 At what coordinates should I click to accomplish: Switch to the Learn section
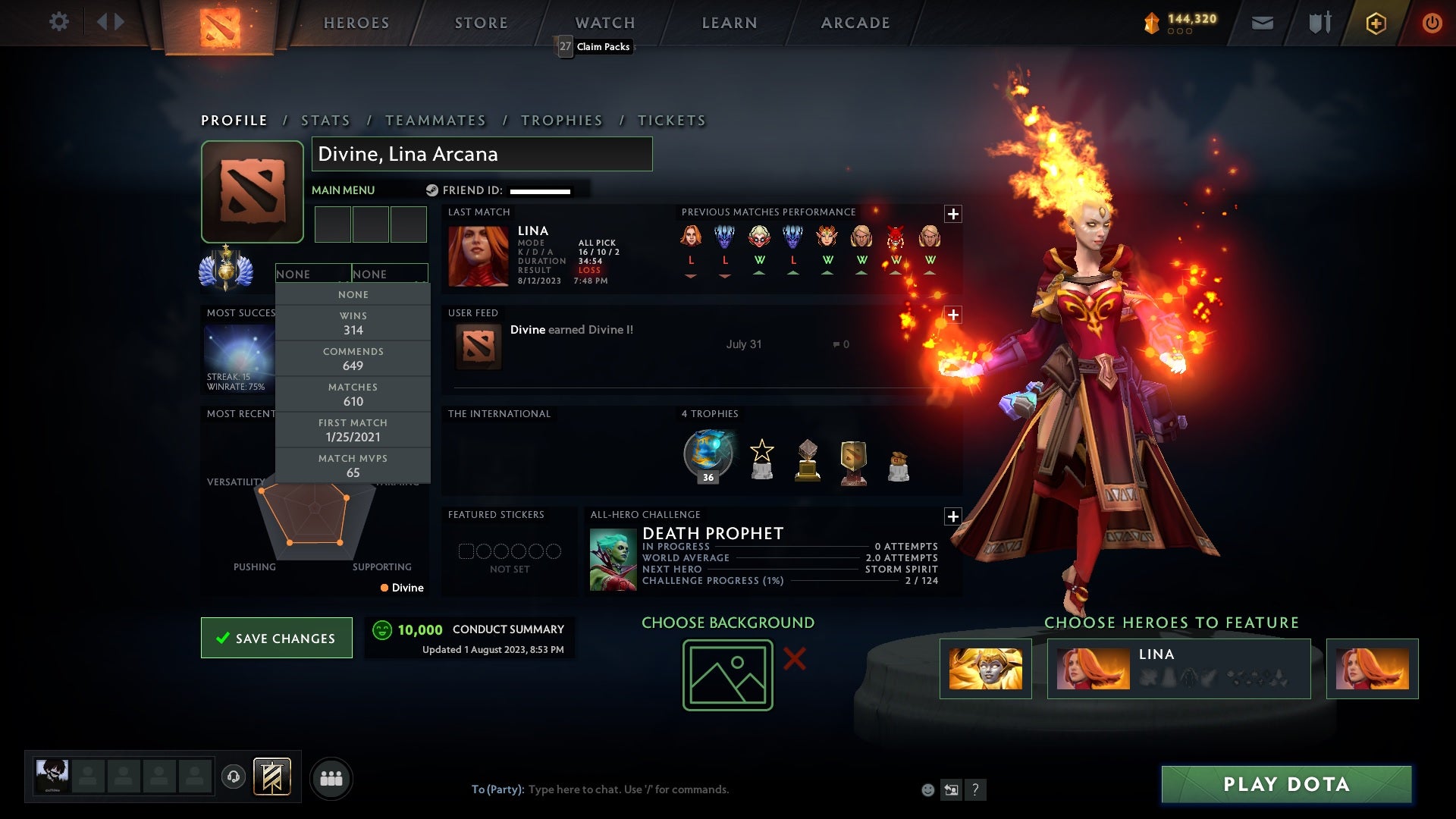point(730,23)
